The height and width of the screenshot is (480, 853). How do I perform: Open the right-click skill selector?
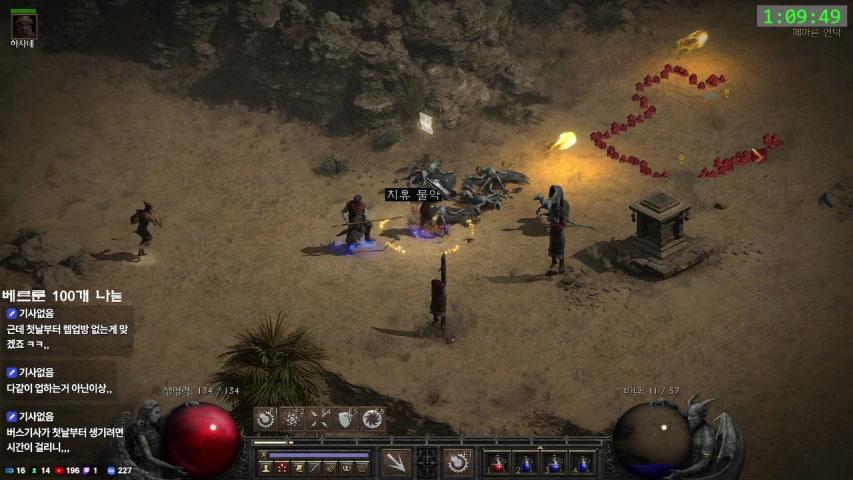459,463
